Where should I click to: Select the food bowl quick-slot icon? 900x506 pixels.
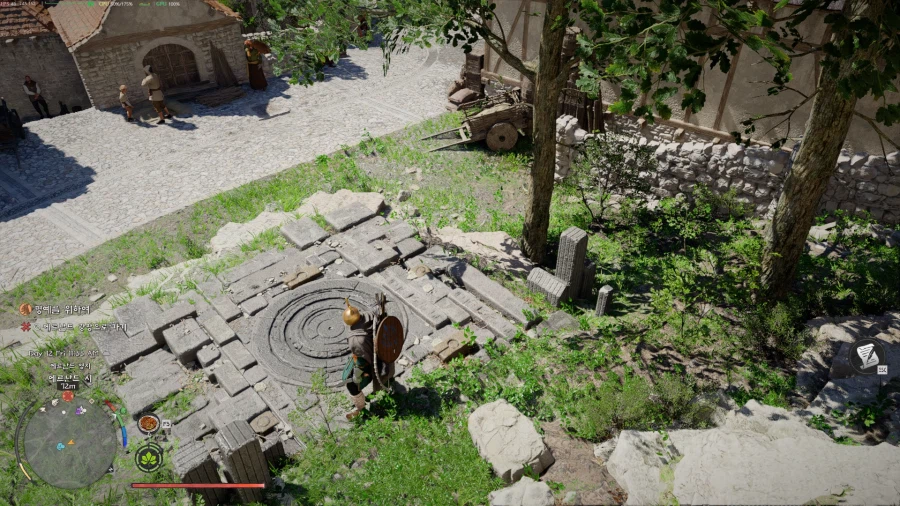click(148, 424)
